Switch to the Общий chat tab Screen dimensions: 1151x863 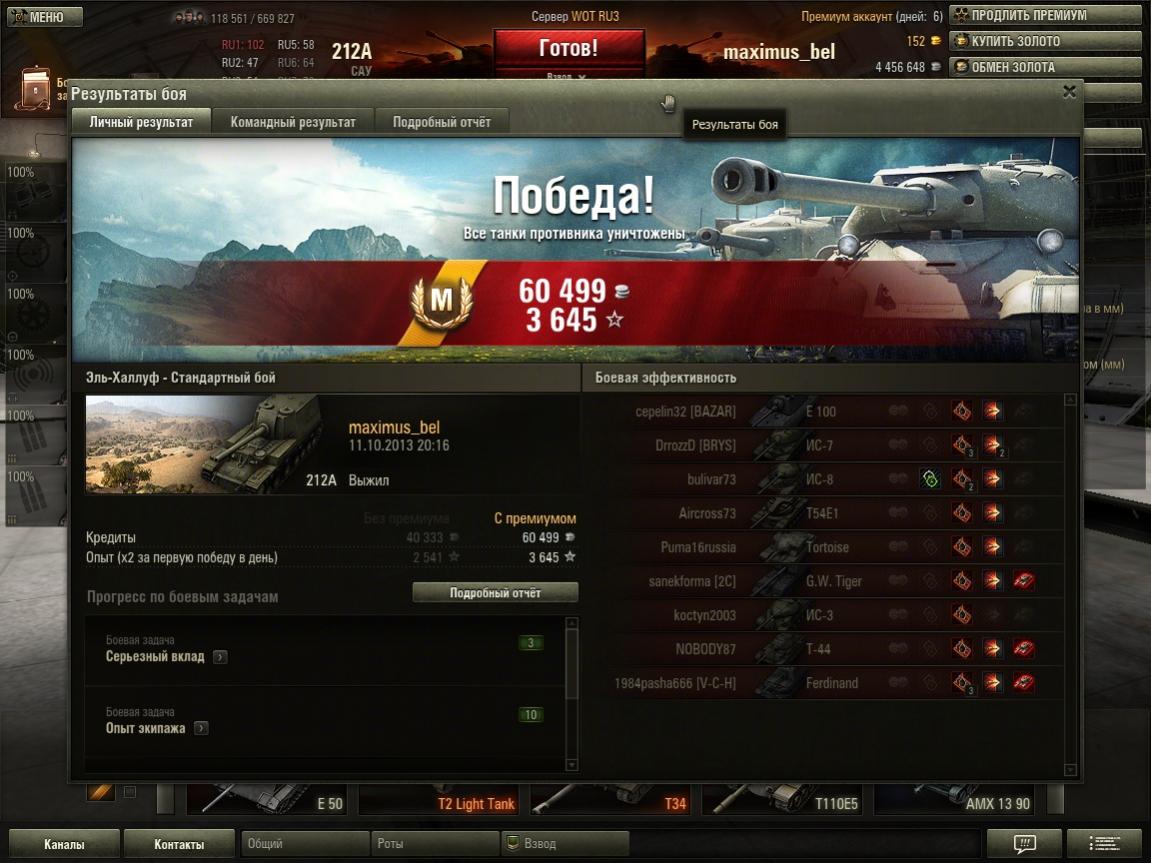coord(305,844)
